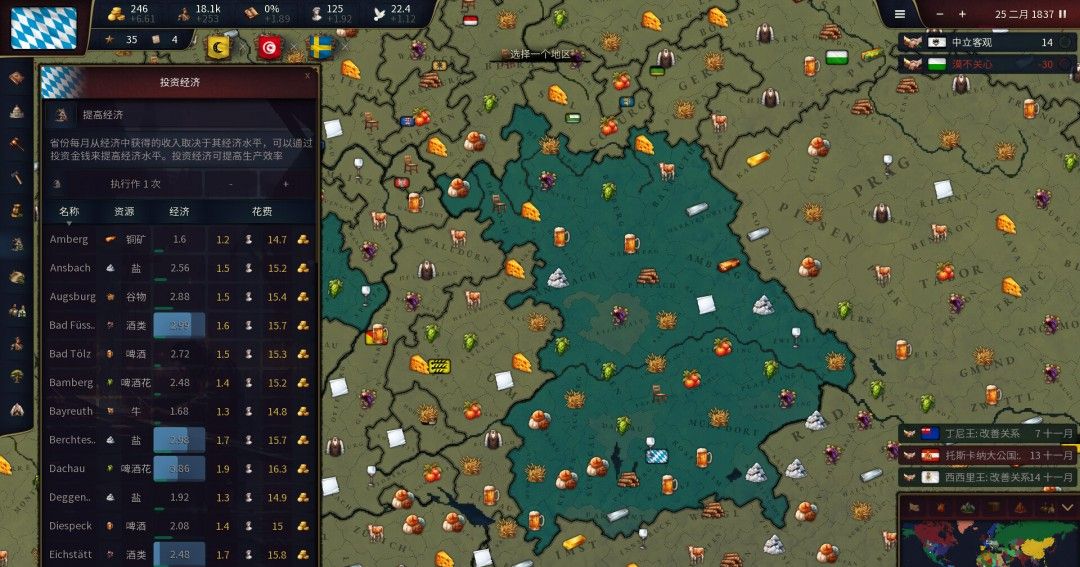Sort the list by 资源 column
Screen dimensions: 1080x567
(x=124, y=212)
